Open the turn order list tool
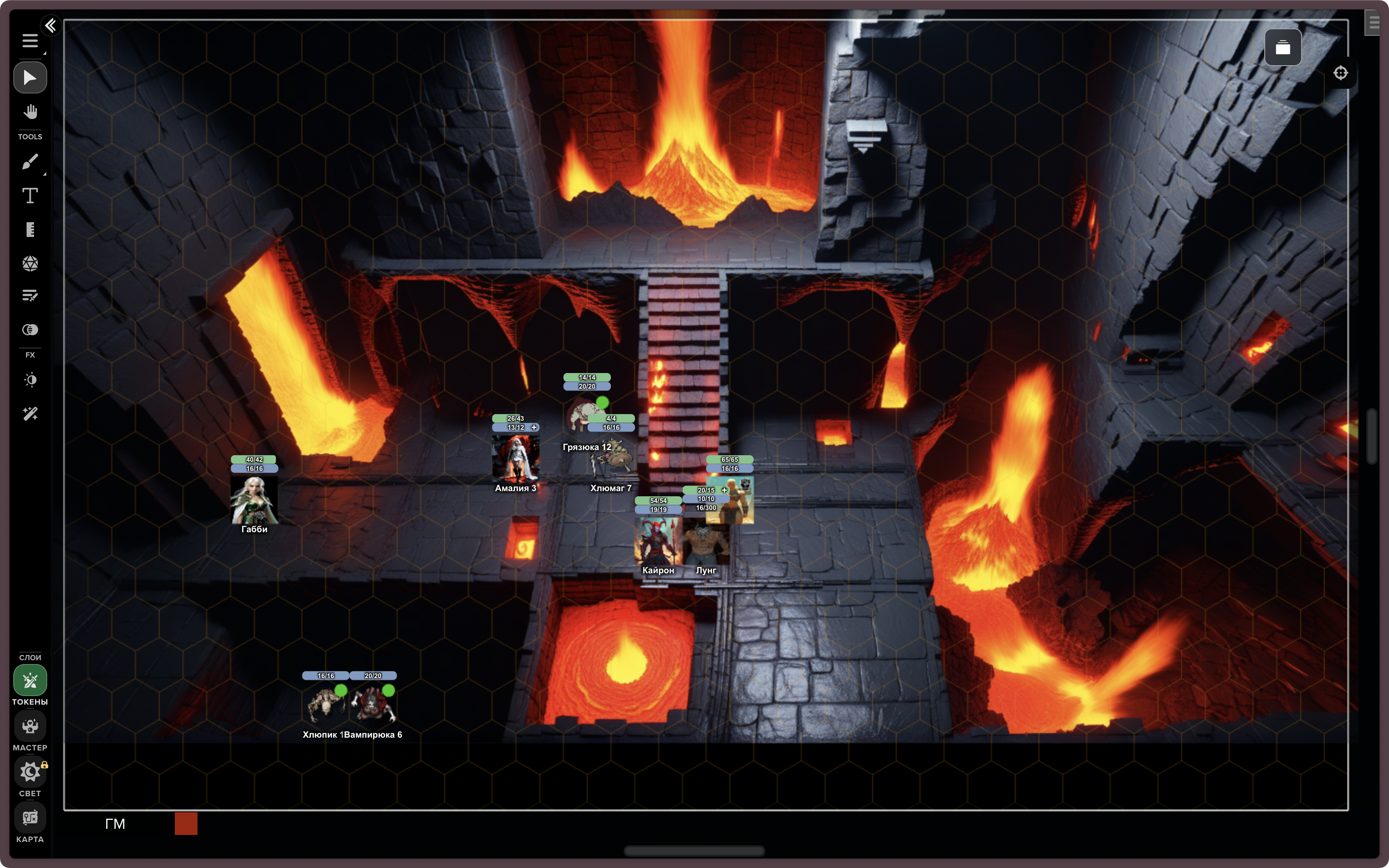 [x=30, y=296]
